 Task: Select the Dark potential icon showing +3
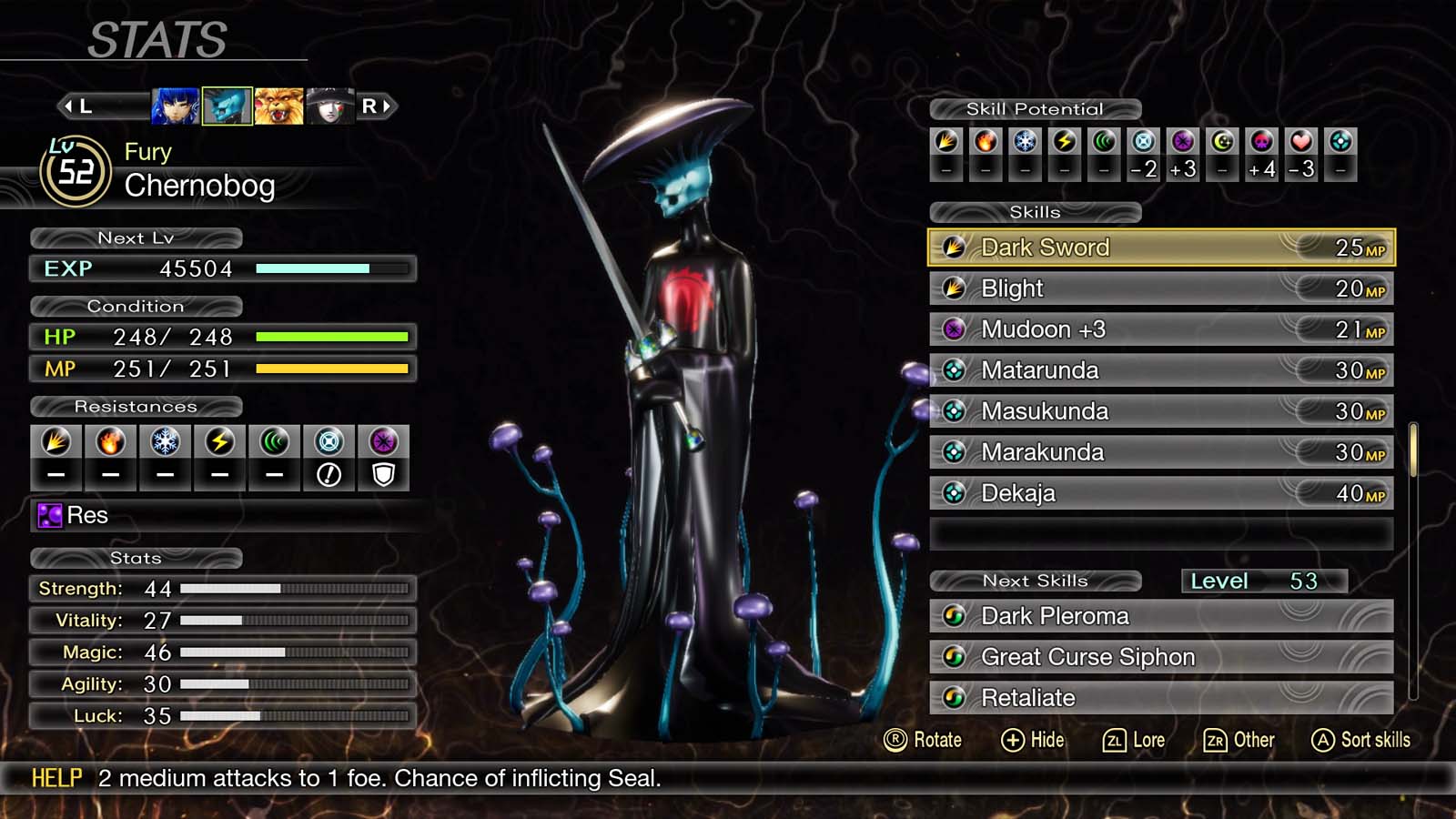1180,141
